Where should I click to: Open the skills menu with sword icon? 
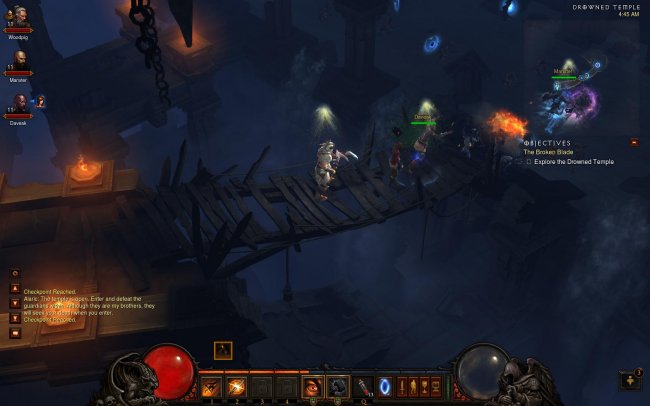click(404, 386)
